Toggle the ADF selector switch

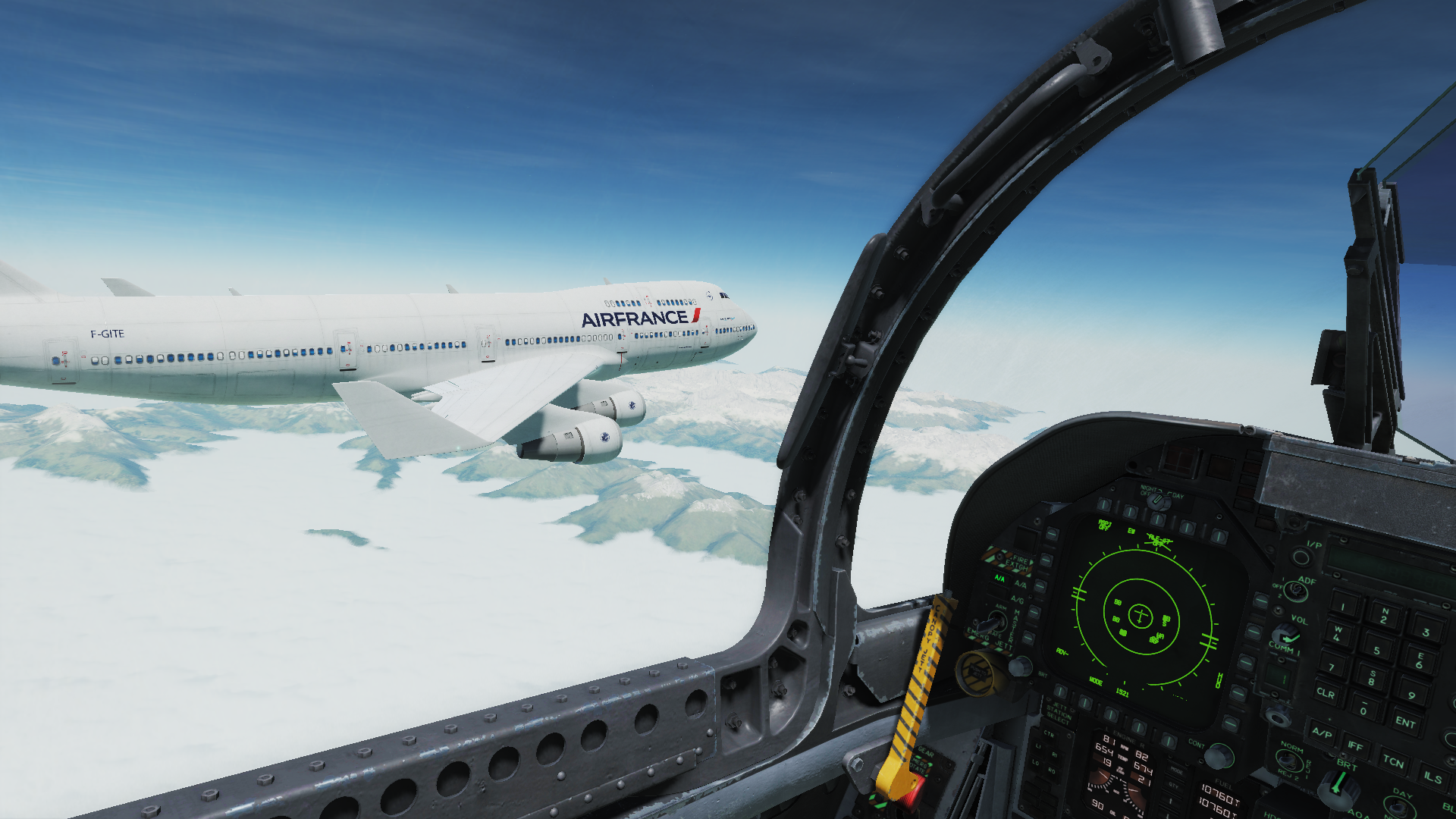click(1294, 590)
